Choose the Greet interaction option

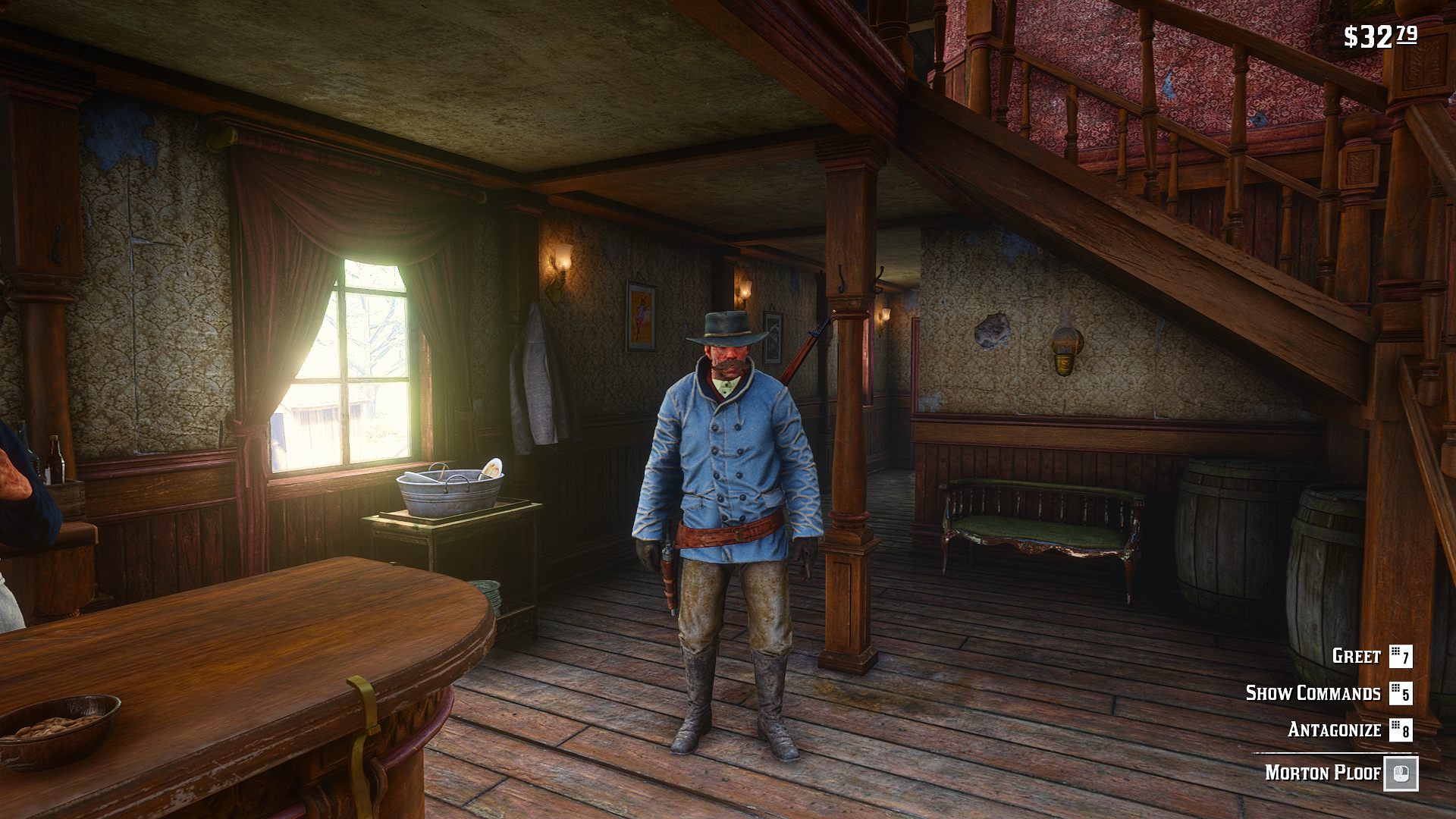tap(1357, 656)
